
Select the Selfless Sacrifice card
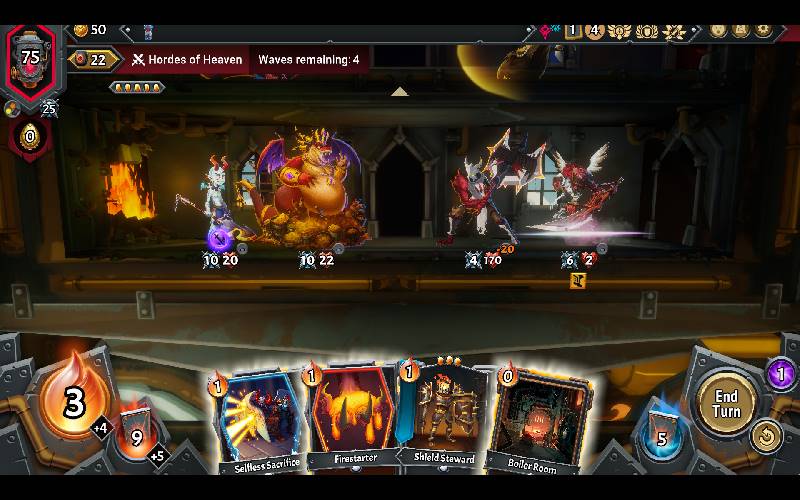pyautogui.click(x=257, y=418)
